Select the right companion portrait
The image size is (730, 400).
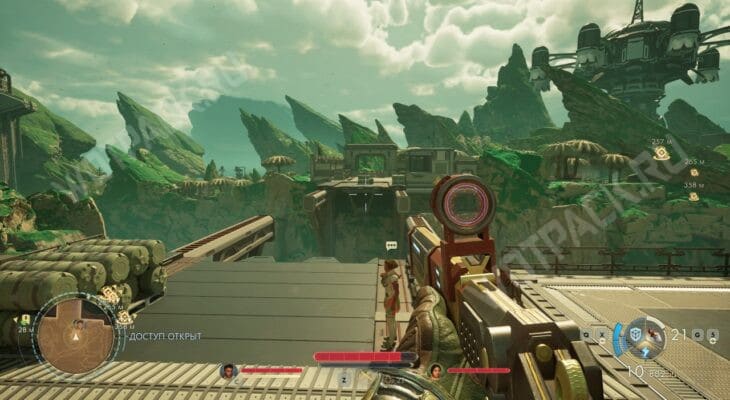[x=435, y=370]
